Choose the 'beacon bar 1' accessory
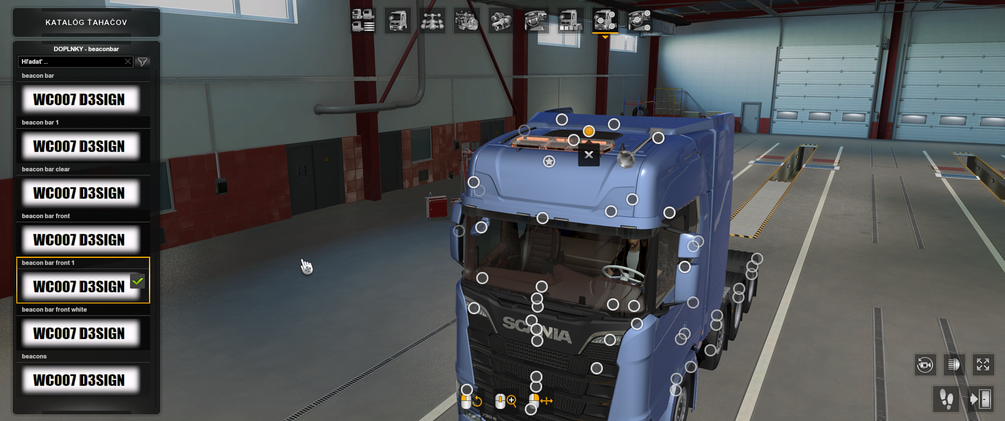 80,146
